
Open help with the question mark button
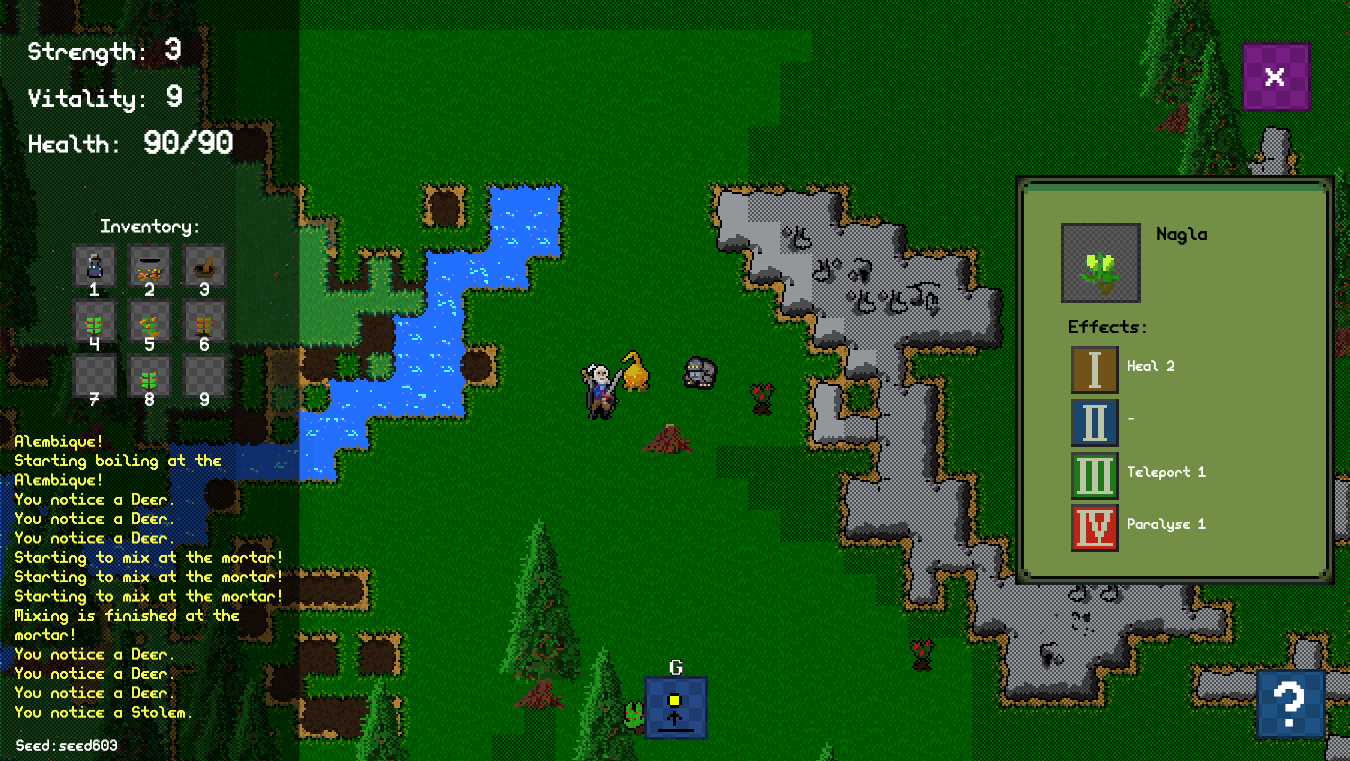tap(1290, 703)
